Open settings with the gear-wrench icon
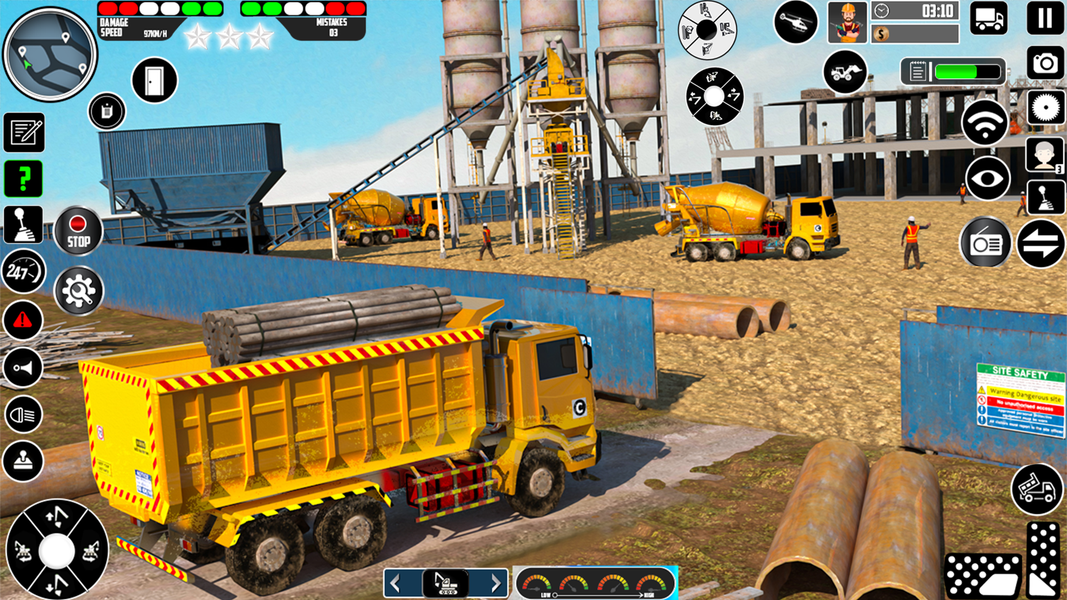This screenshot has height=600, width=1067. (x=78, y=291)
